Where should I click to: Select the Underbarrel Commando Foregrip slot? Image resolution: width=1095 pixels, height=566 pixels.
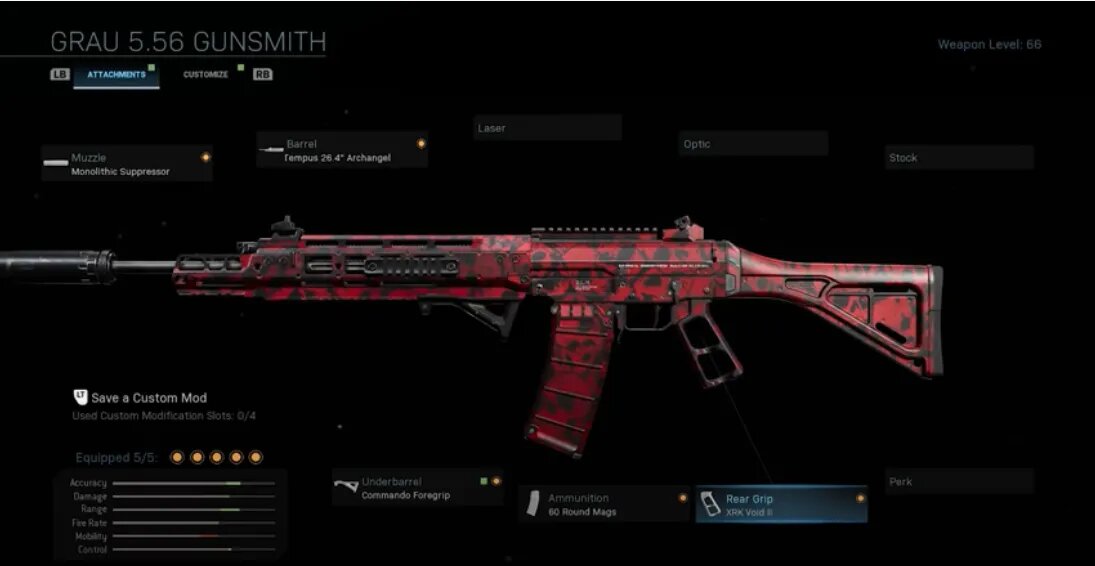click(418, 488)
